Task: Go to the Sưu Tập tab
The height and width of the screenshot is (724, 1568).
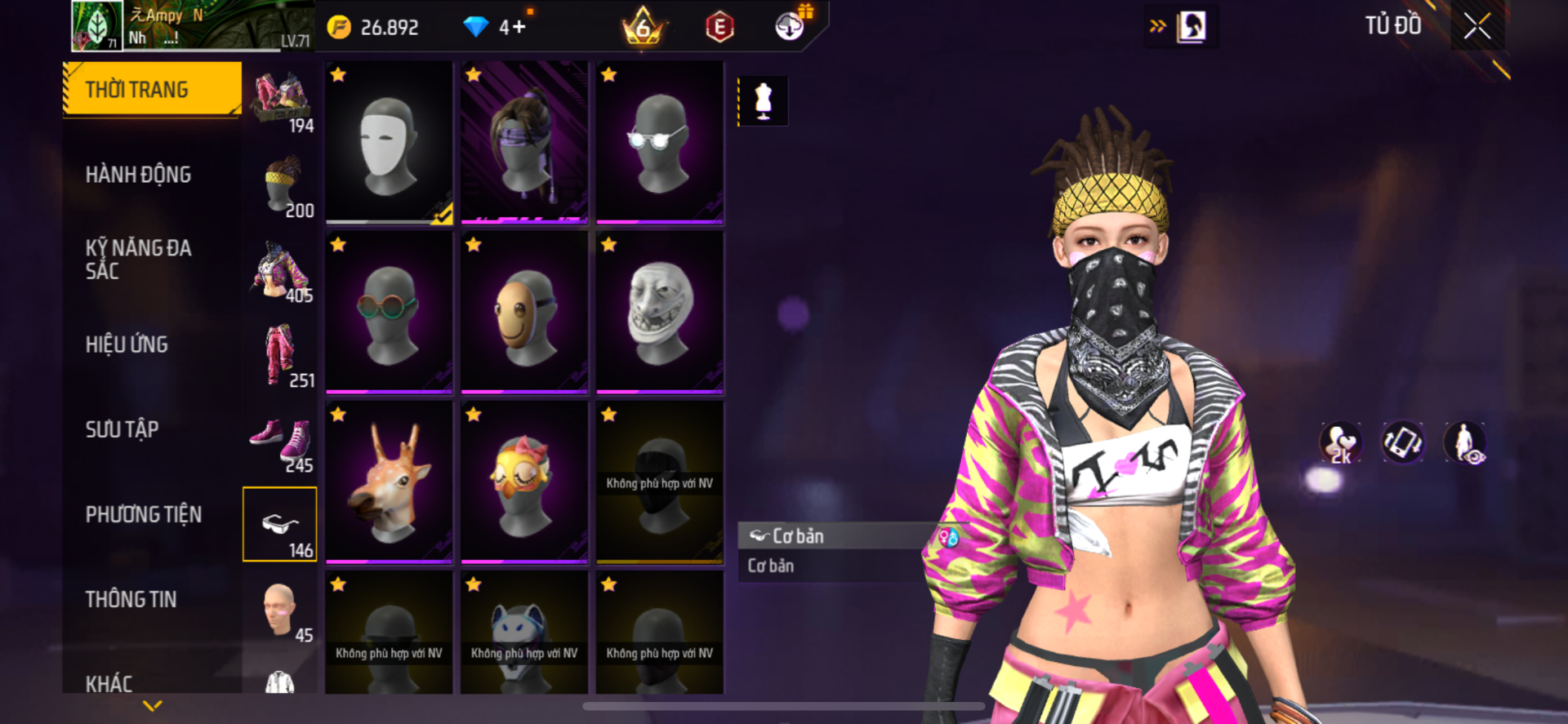Action: (x=122, y=429)
